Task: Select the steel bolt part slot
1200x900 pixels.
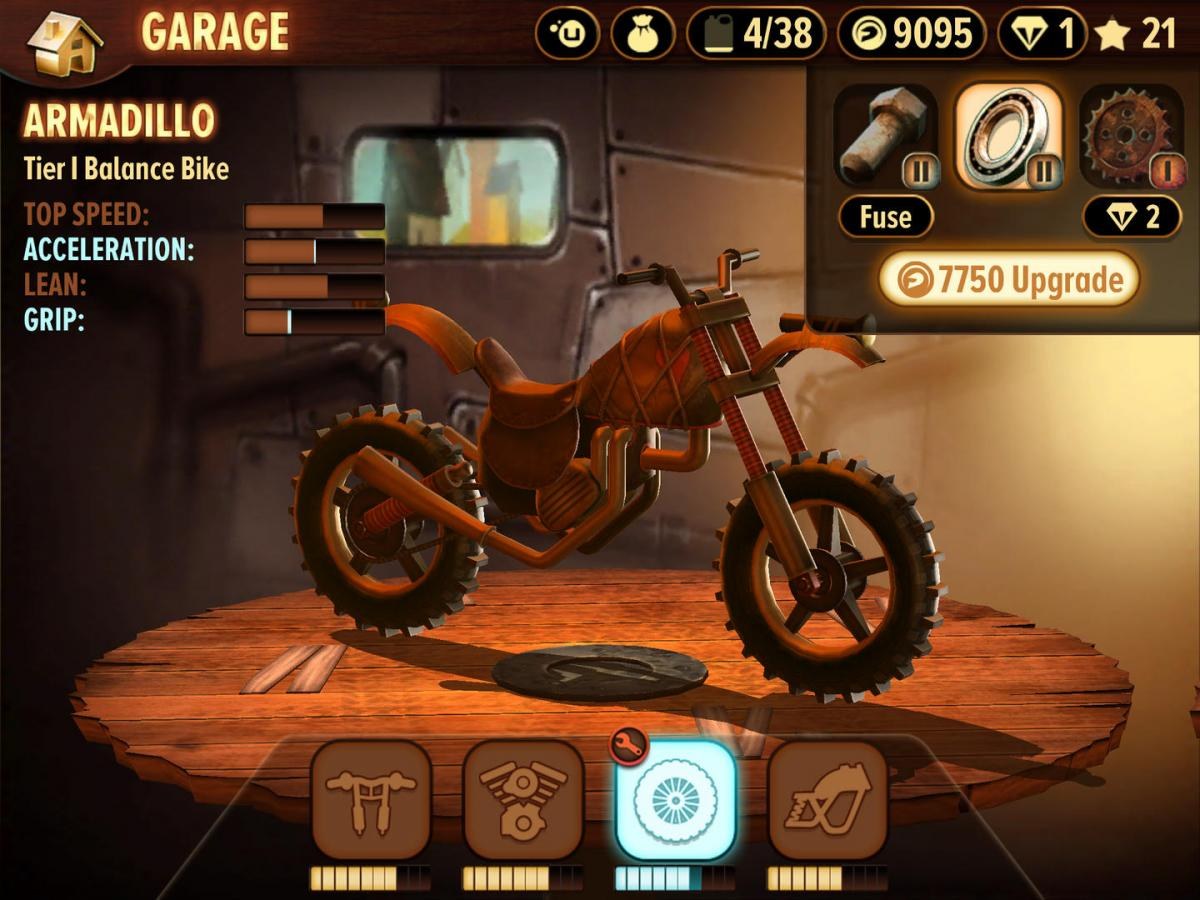Action: coord(885,138)
